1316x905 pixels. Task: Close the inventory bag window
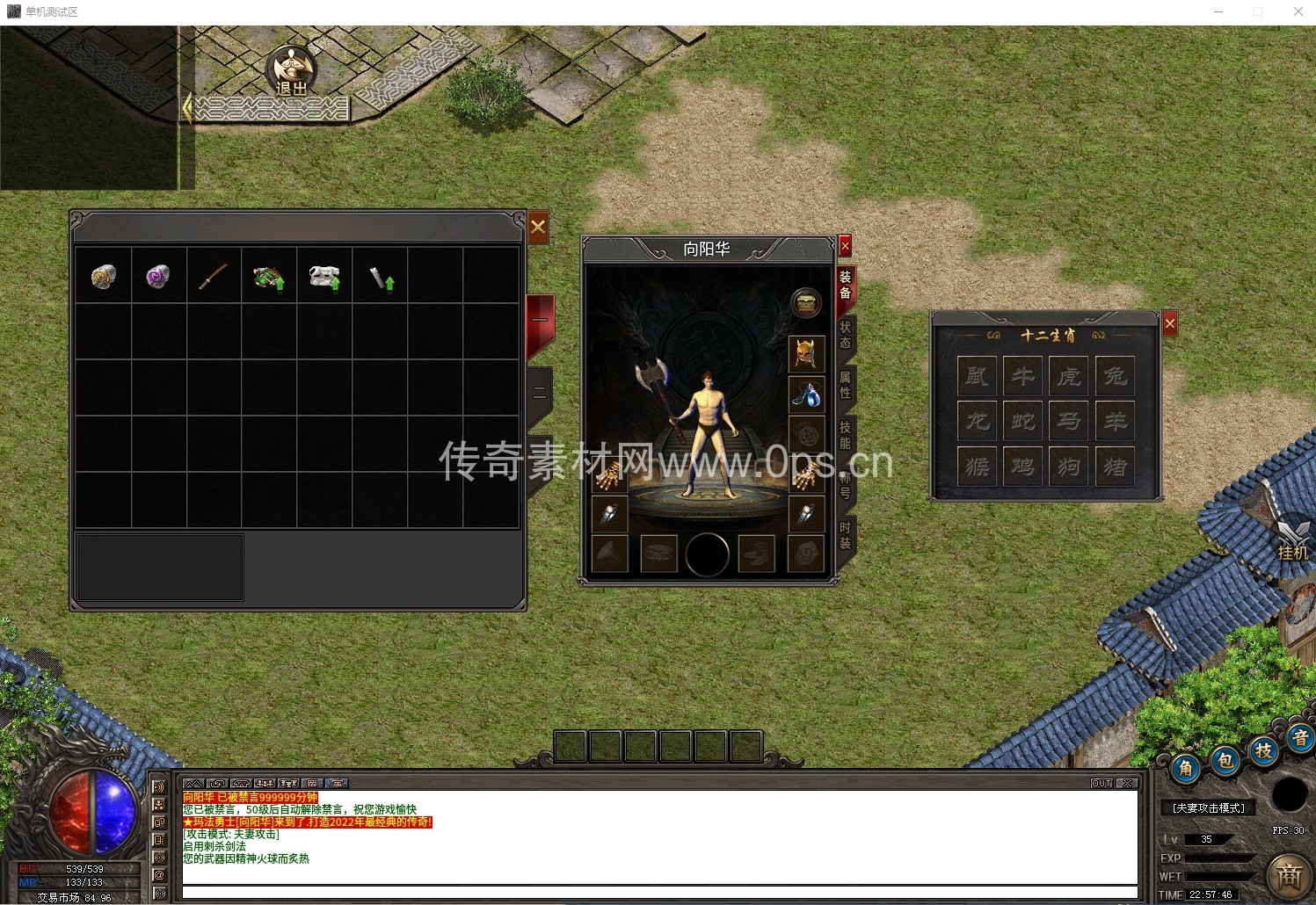[538, 228]
